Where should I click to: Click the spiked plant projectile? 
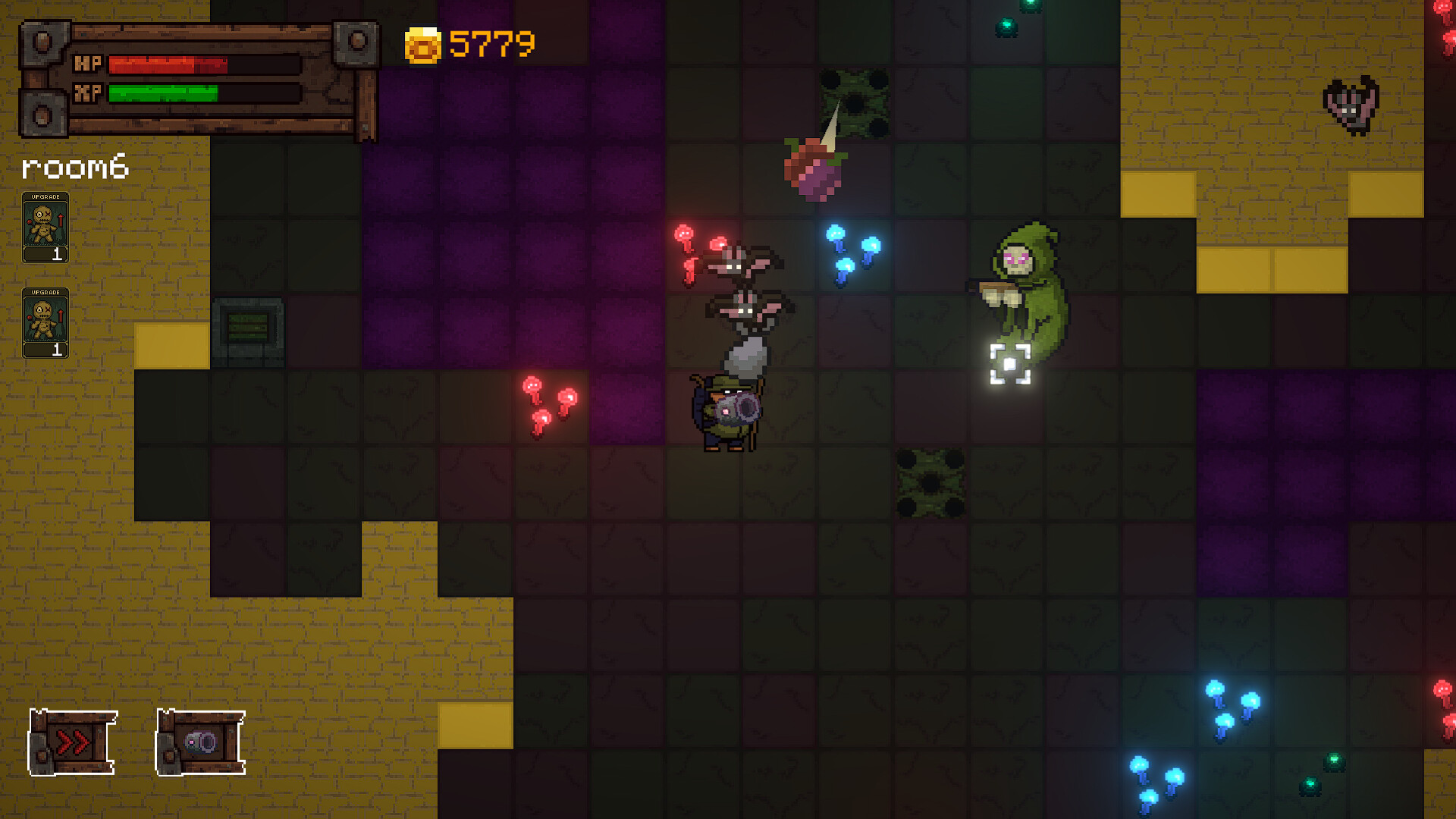pyautogui.click(x=815, y=171)
